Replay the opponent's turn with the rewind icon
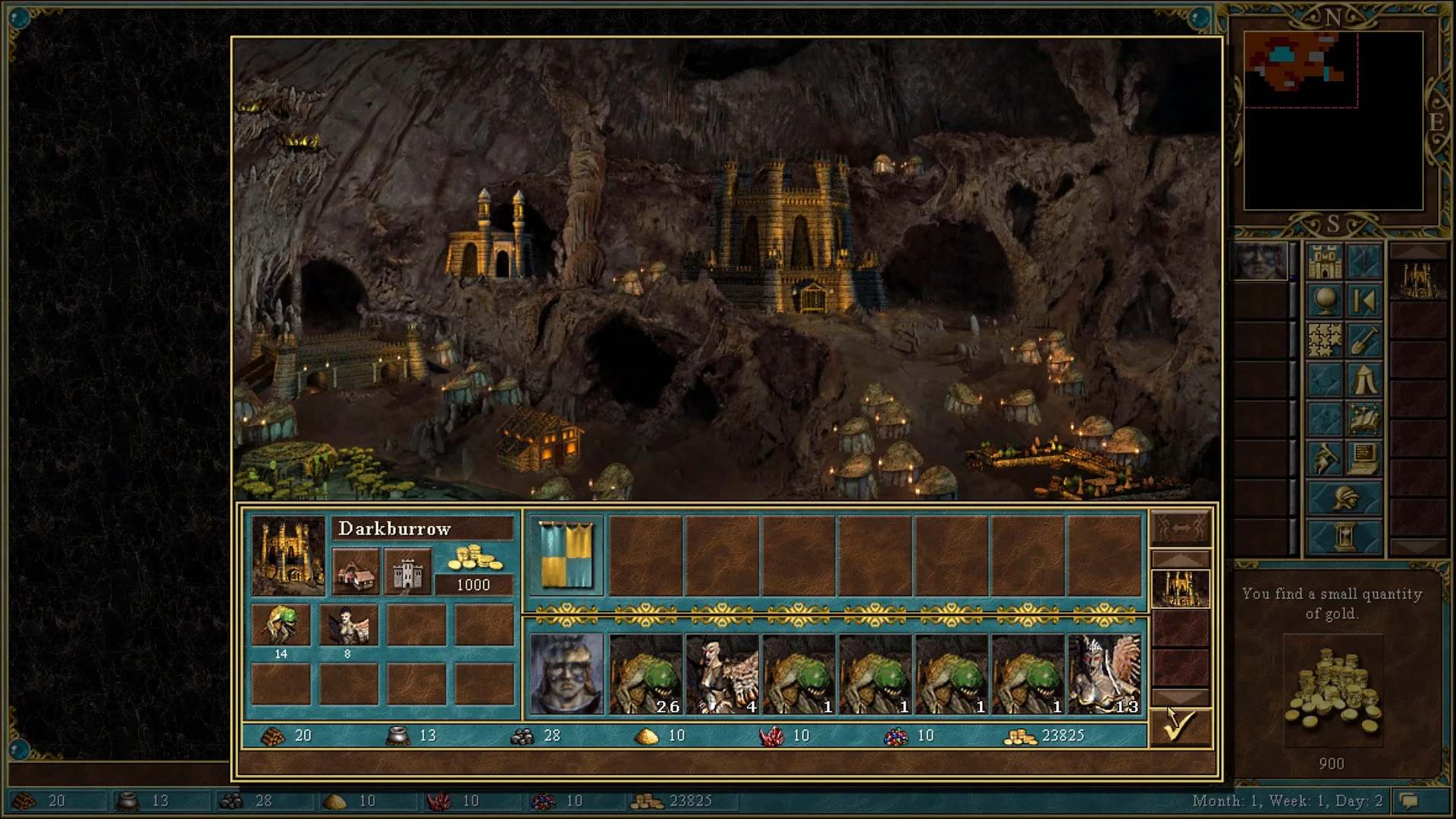1456x819 pixels. click(1363, 299)
